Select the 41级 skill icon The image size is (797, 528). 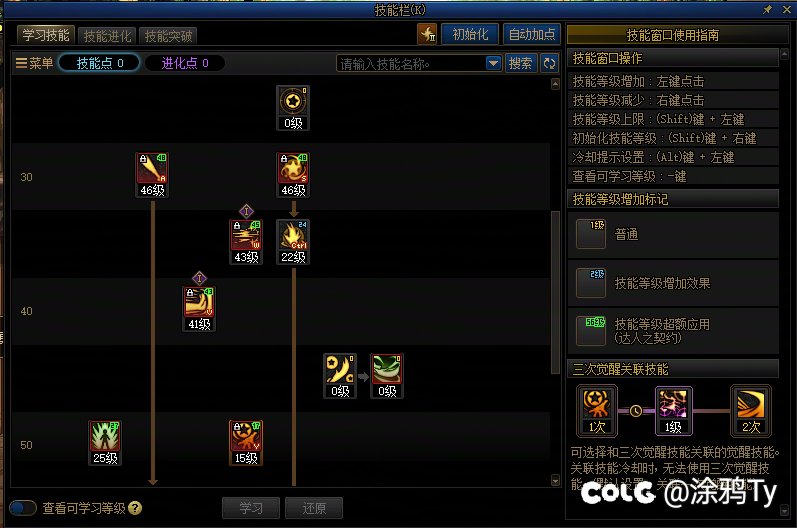(x=199, y=303)
